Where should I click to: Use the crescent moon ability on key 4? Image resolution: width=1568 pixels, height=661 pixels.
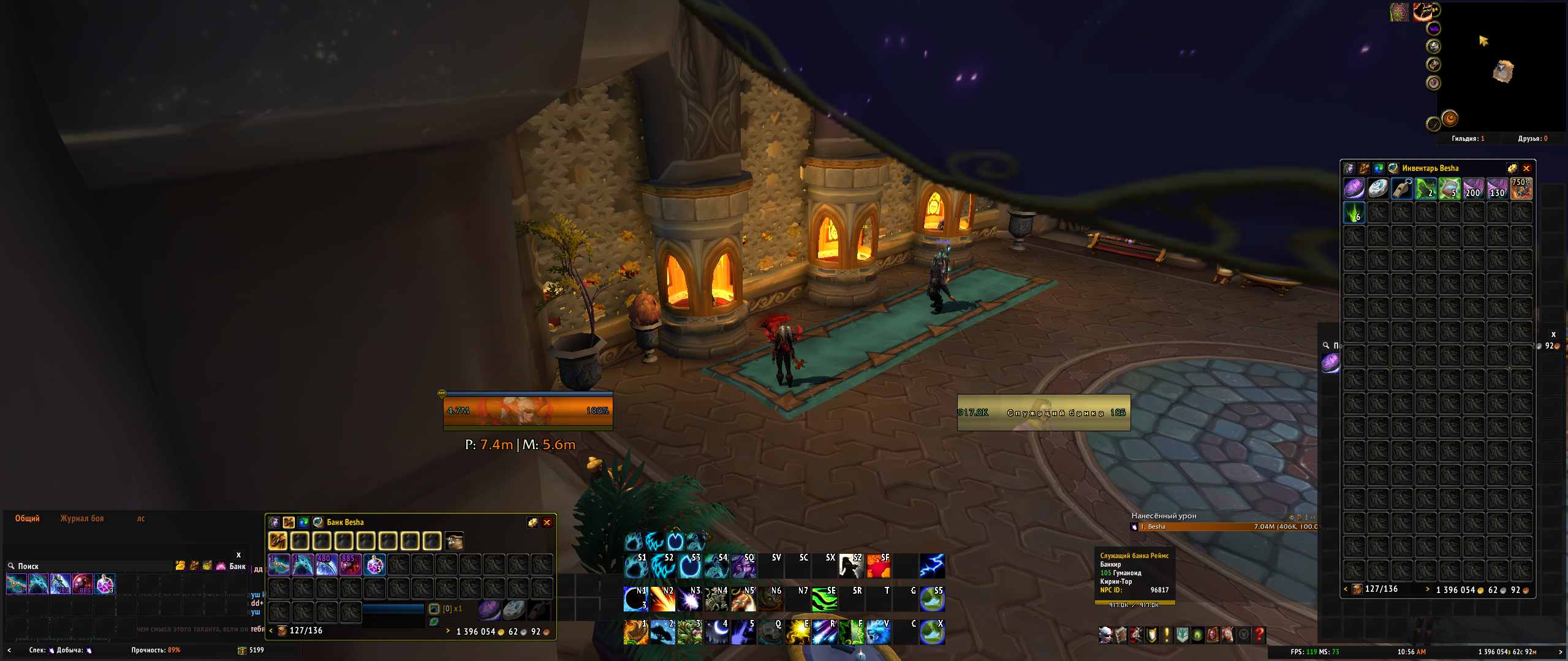point(716,632)
